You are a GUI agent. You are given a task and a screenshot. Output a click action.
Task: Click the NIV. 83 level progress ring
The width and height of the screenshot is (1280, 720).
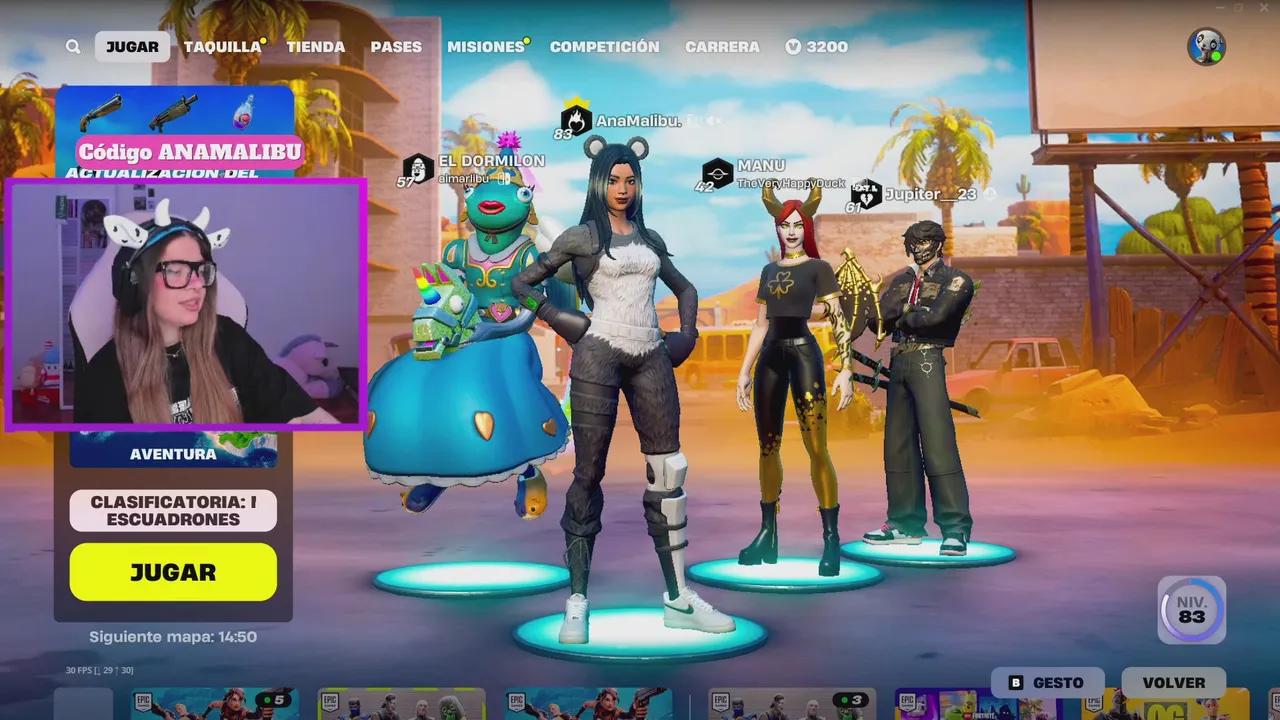pos(1190,610)
